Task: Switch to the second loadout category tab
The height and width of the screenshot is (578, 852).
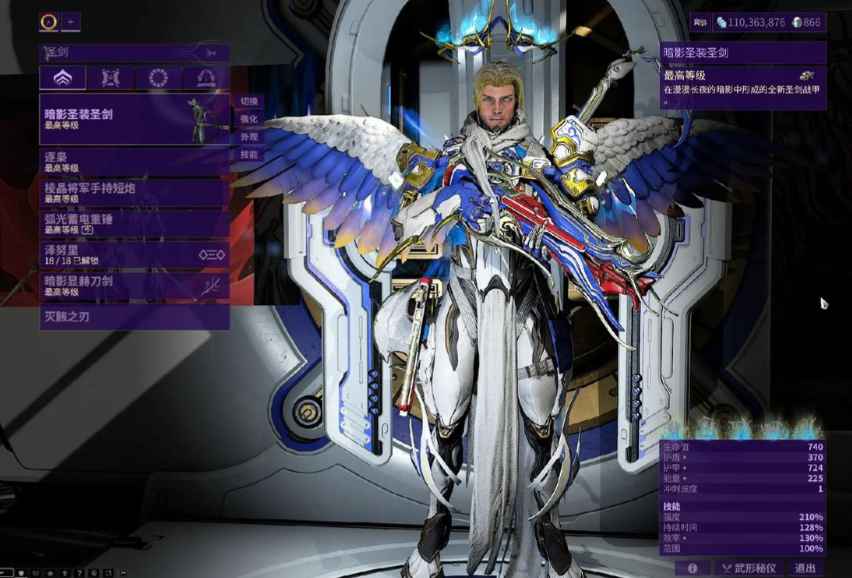Action: (110, 78)
